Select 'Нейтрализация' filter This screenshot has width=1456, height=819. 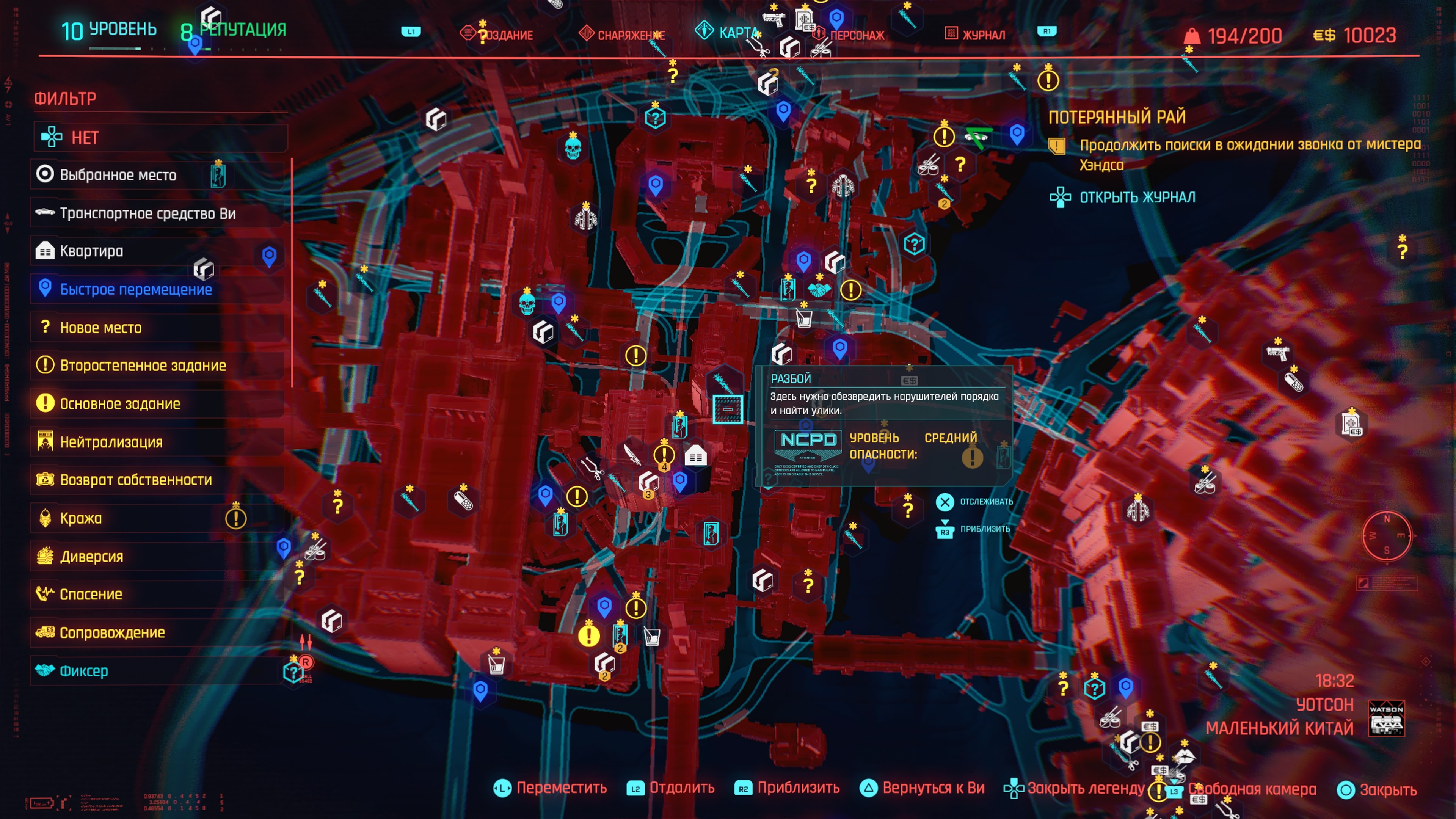[x=111, y=442]
